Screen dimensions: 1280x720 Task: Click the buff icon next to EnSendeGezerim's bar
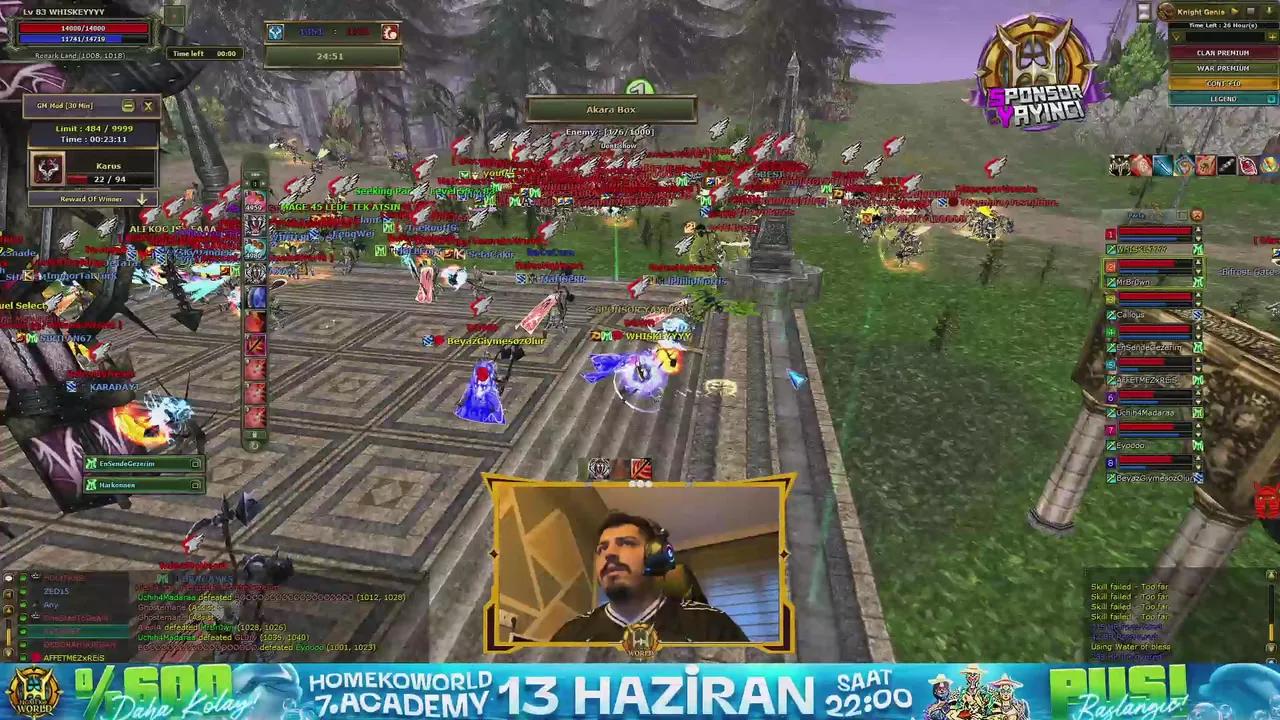coord(195,463)
